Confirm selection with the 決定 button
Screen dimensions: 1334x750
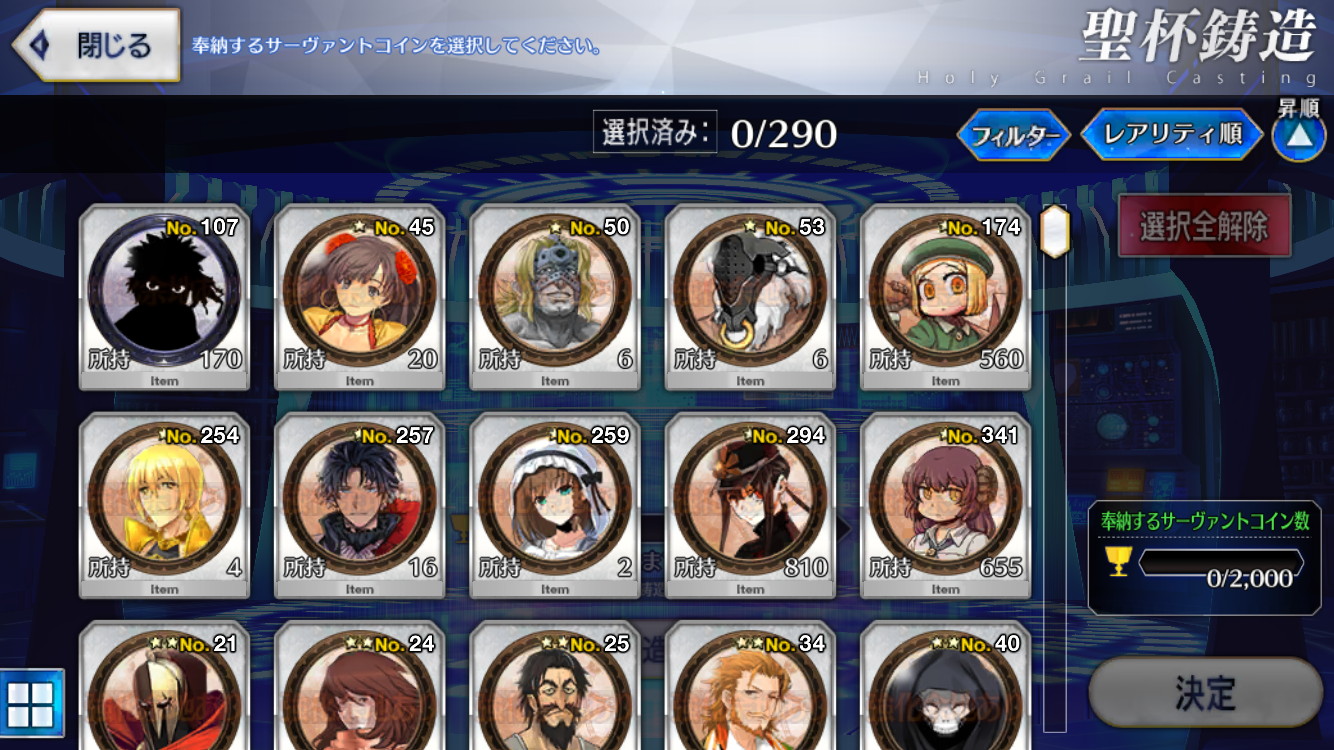(x=1205, y=692)
